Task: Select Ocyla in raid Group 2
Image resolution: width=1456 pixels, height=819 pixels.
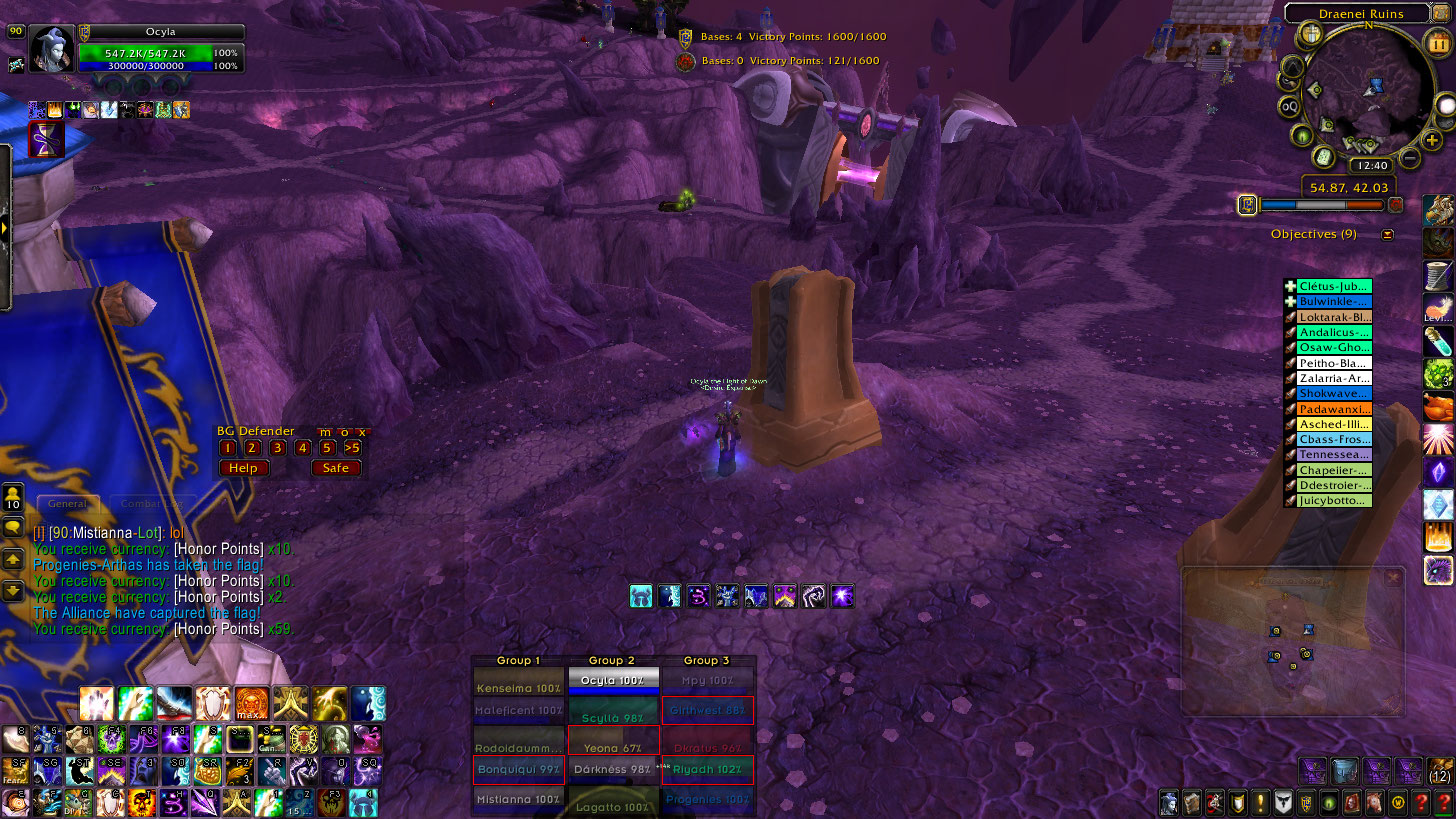Action: click(x=612, y=681)
